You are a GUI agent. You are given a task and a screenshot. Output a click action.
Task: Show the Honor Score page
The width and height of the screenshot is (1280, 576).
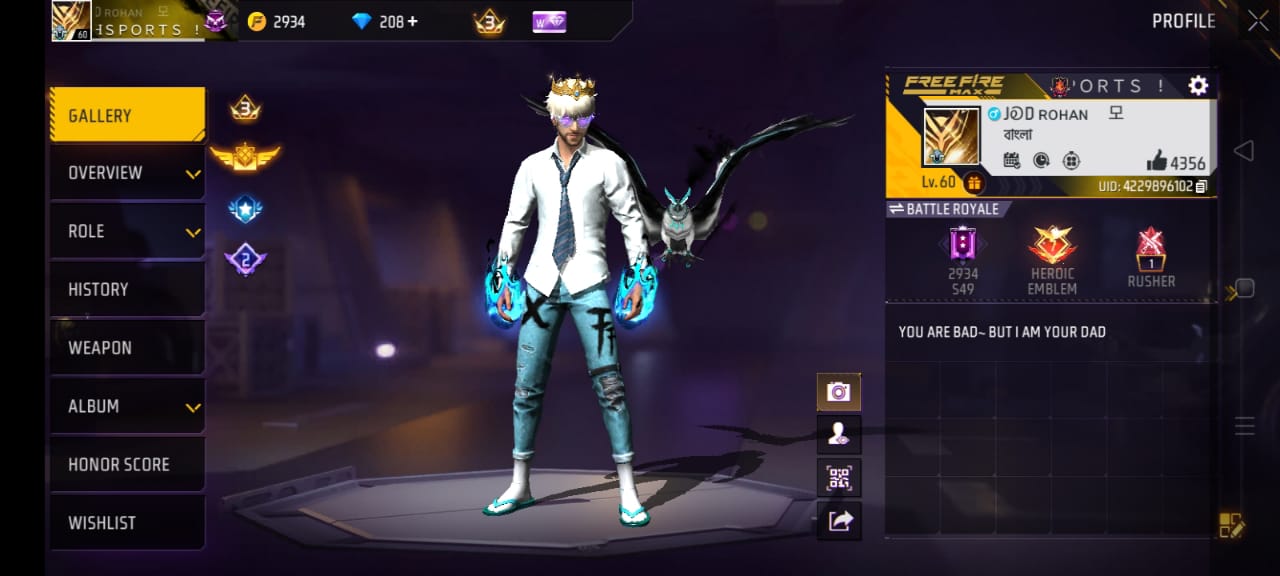127,464
